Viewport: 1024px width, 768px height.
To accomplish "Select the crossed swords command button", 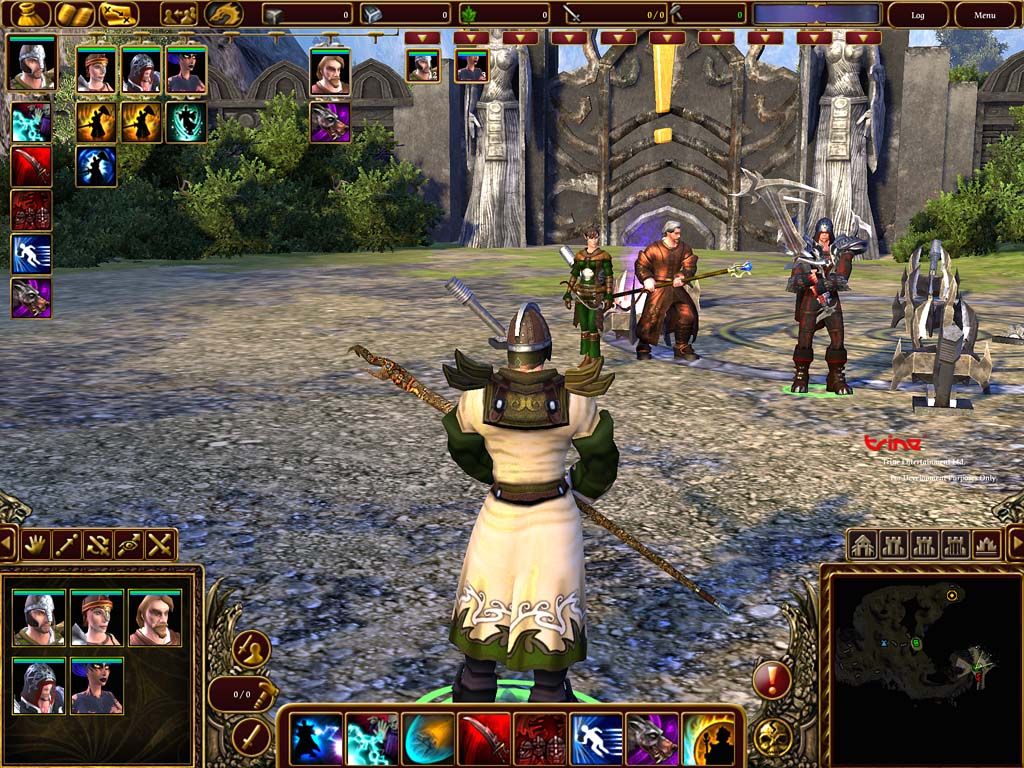I will [x=160, y=545].
